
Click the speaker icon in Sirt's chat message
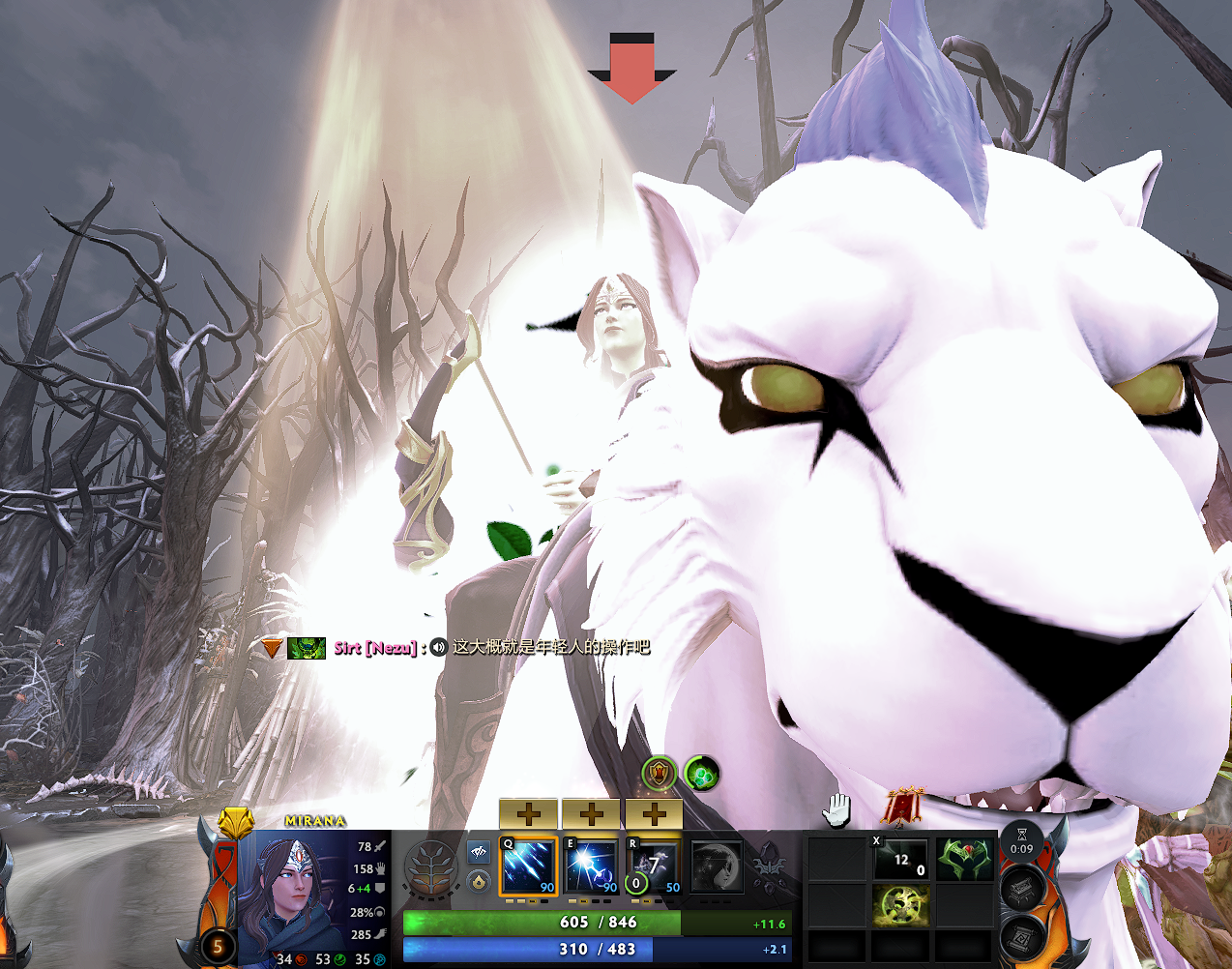tap(438, 647)
